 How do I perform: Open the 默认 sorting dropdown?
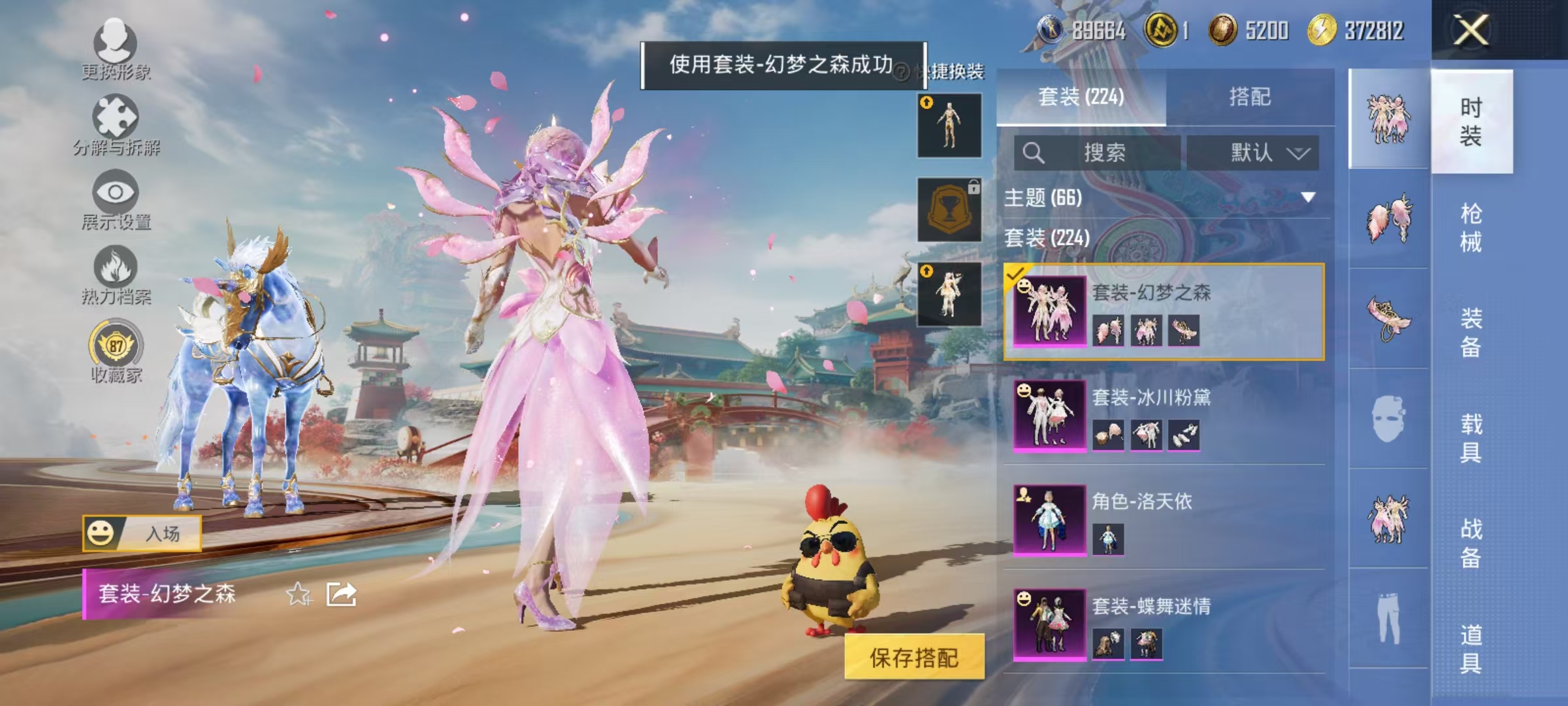click(1254, 152)
